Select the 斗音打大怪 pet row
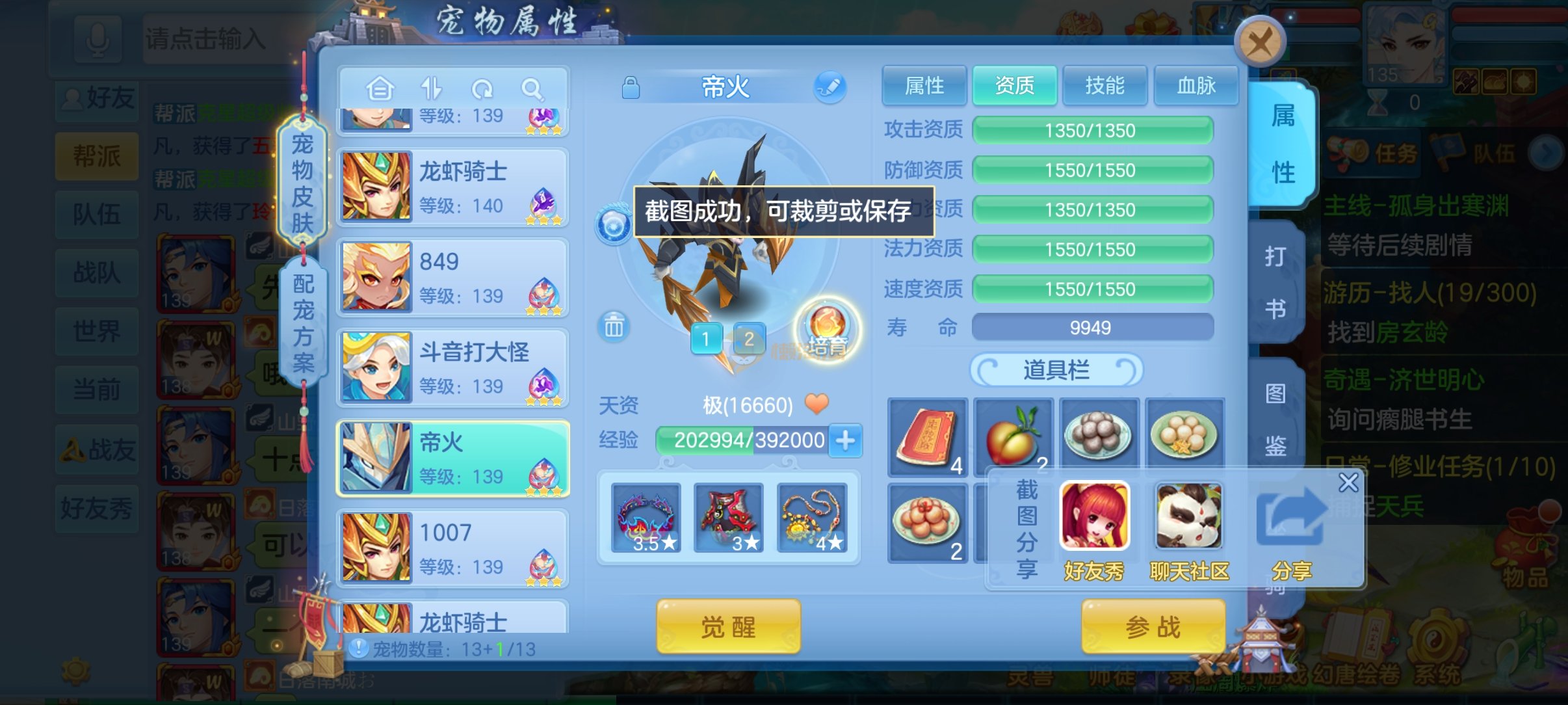The image size is (1568, 705). click(x=453, y=368)
